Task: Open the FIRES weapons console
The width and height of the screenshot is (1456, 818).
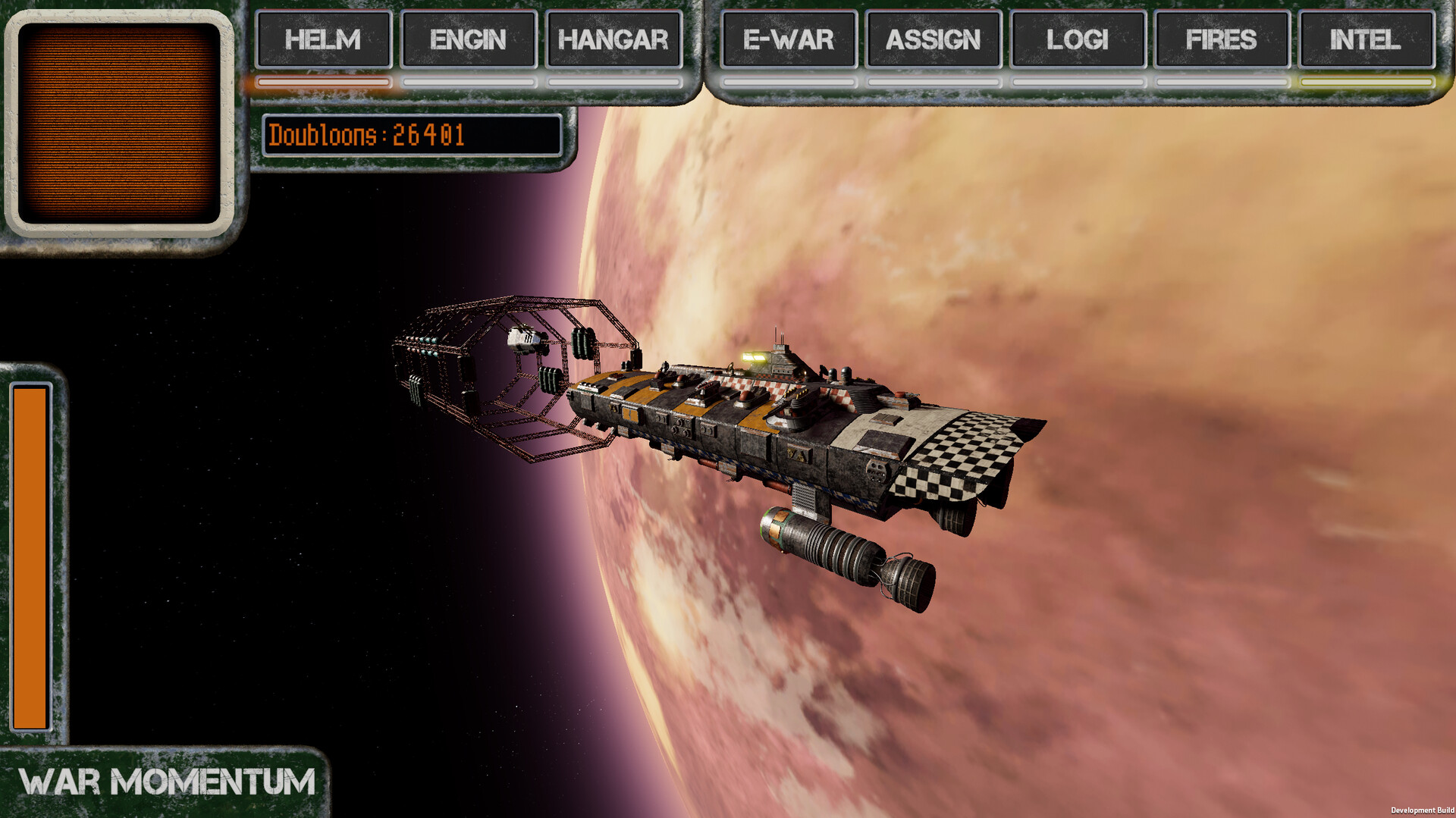Action: [x=1219, y=41]
